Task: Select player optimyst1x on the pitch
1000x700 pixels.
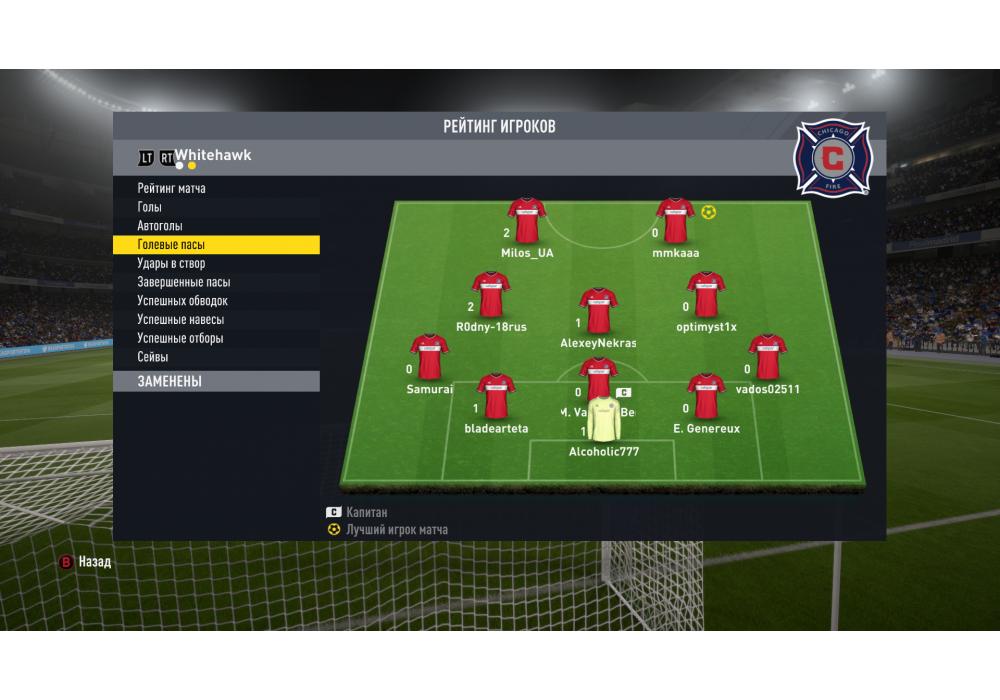Action: click(x=706, y=295)
